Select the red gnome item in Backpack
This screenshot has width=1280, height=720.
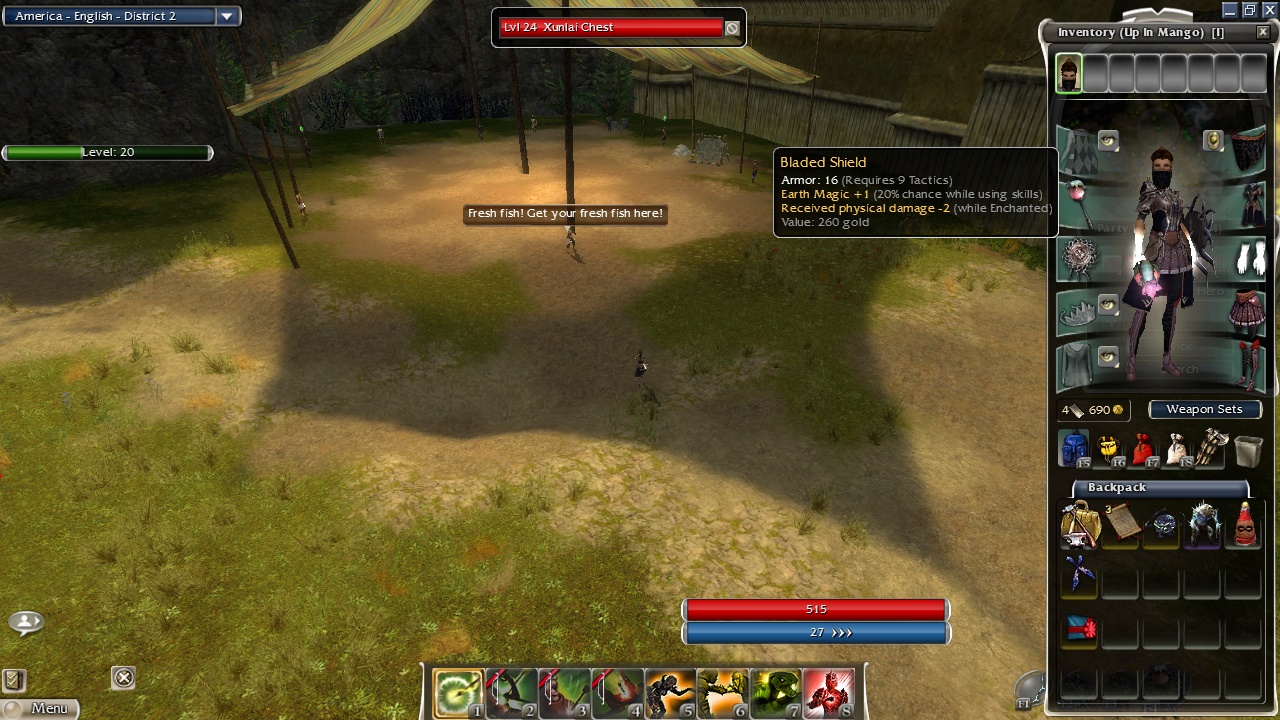(x=1244, y=524)
